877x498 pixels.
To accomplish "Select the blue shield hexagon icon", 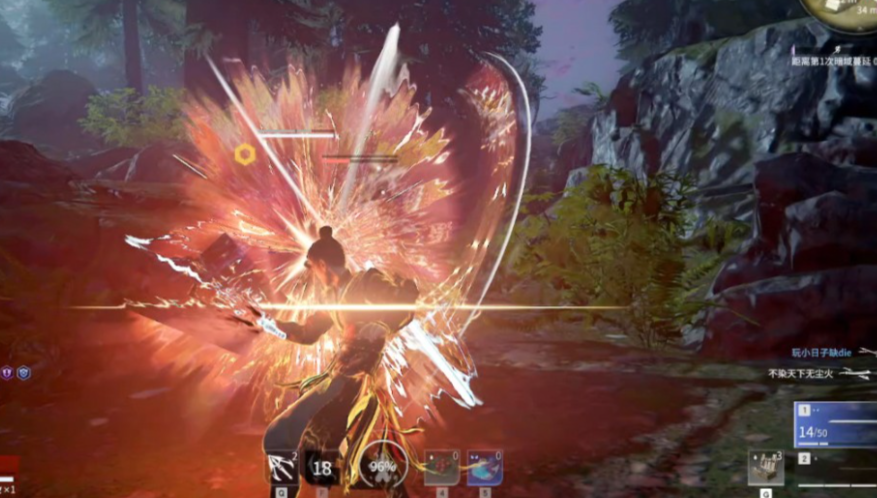I will [24, 373].
